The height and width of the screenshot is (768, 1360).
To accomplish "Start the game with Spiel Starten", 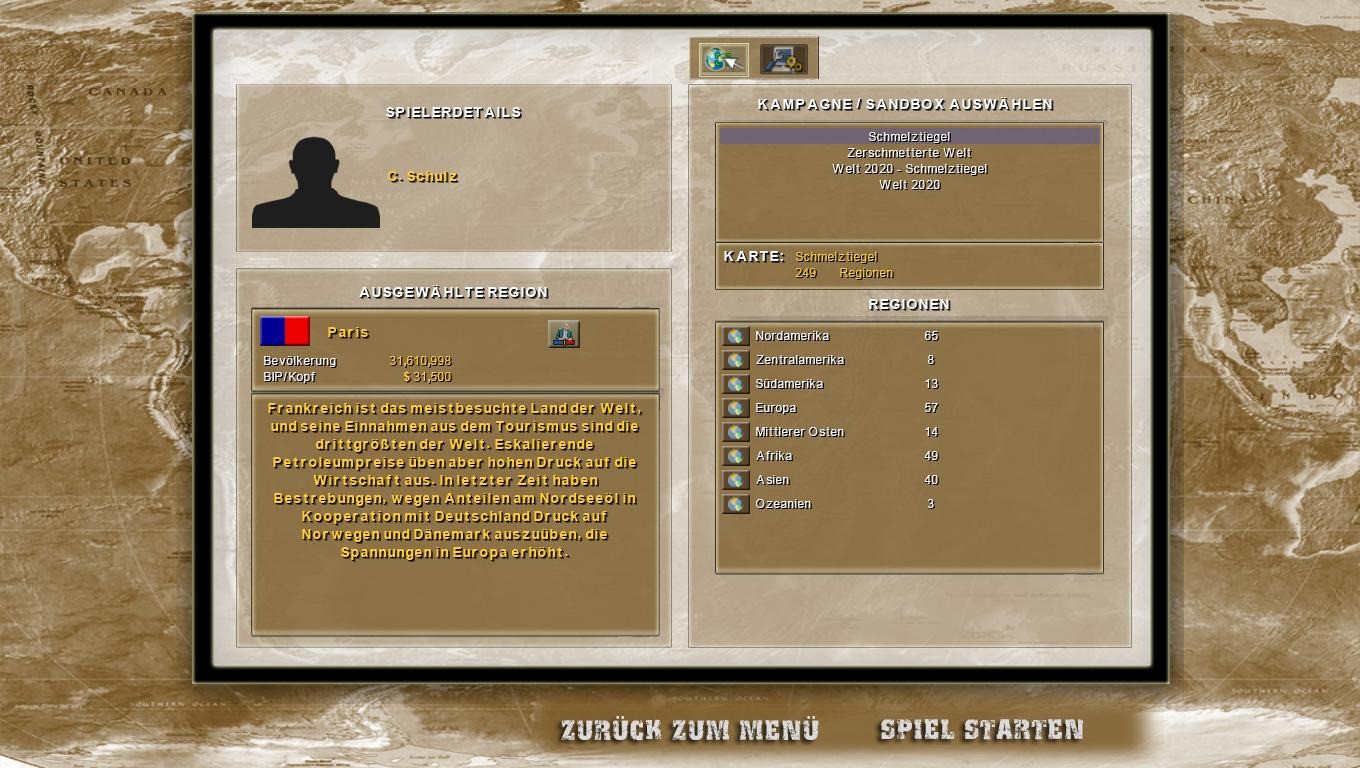I will point(981,730).
